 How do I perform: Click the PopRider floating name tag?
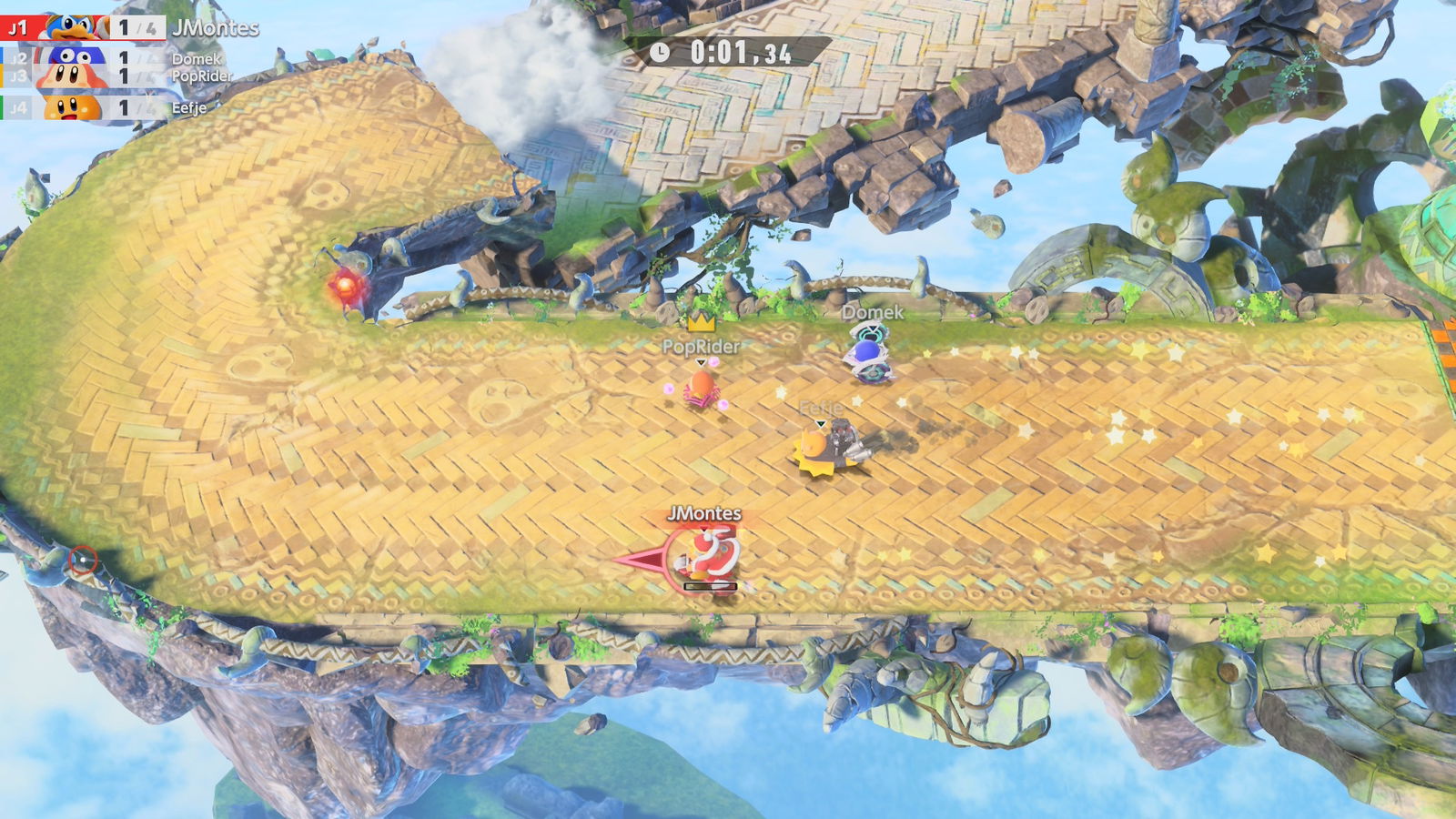coord(701,345)
